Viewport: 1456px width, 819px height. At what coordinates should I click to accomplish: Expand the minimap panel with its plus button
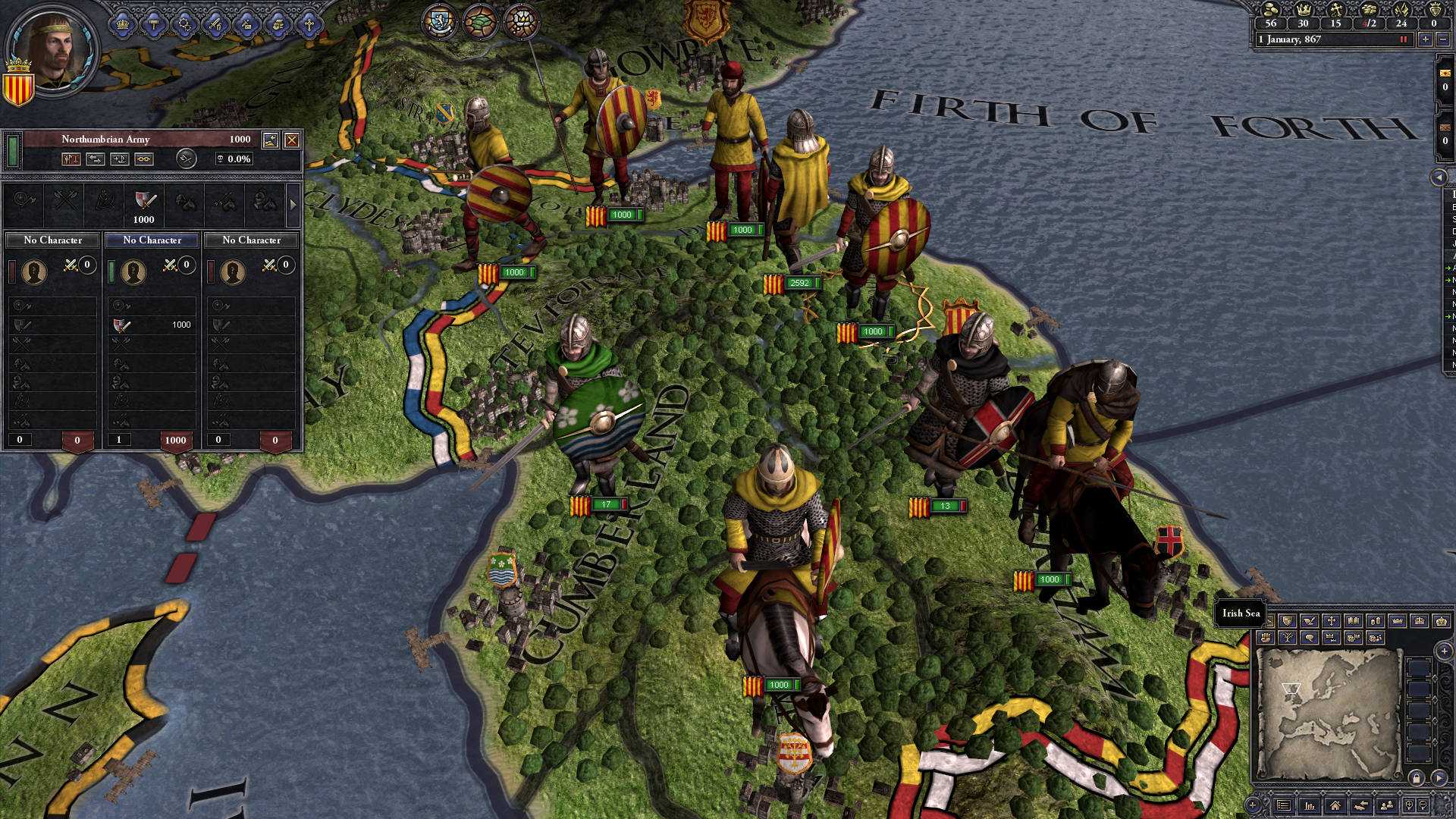[x=1444, y=651]
